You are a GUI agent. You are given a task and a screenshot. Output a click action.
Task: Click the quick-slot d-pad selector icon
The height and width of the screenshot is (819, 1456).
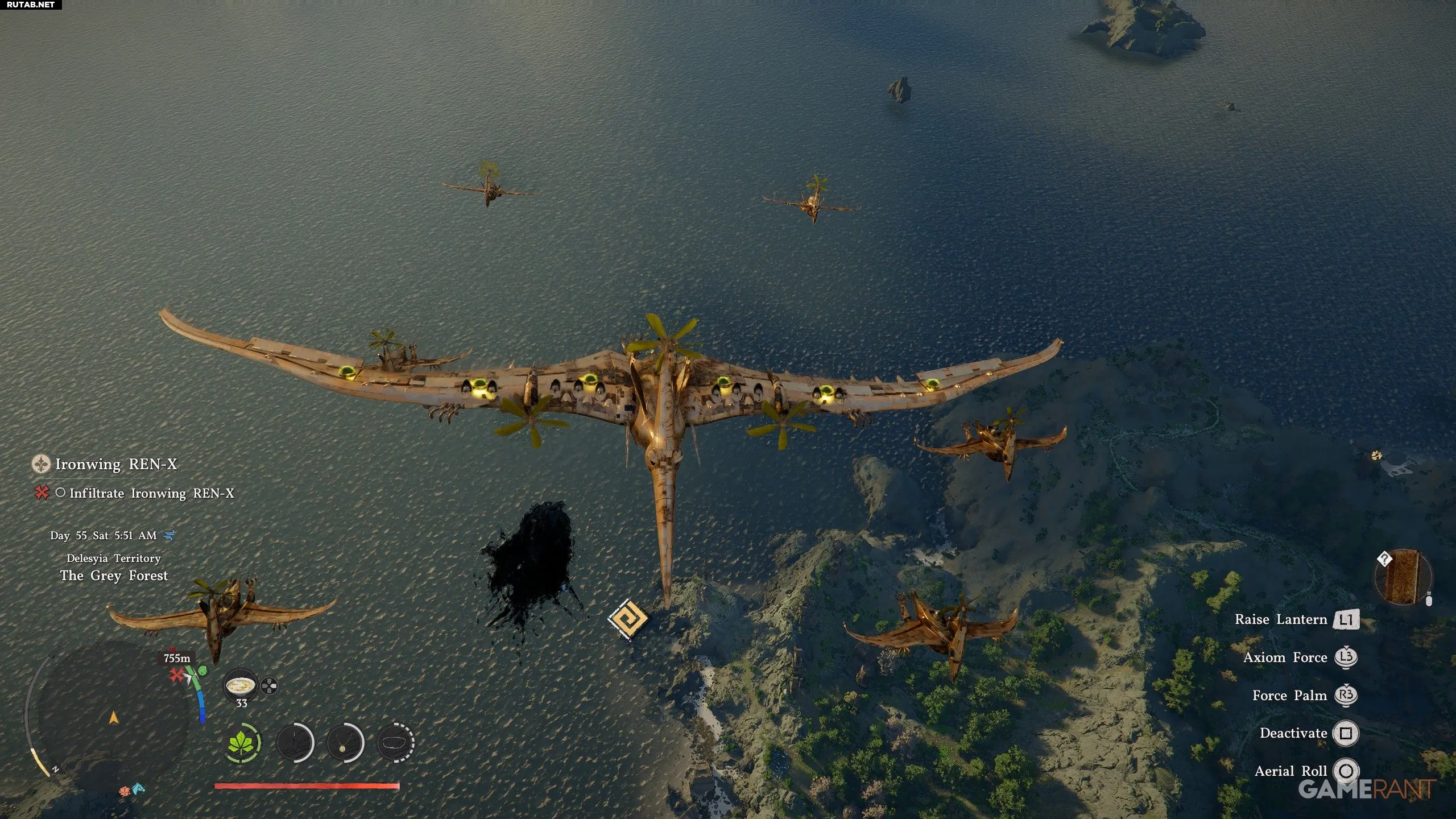click(269, 686)
